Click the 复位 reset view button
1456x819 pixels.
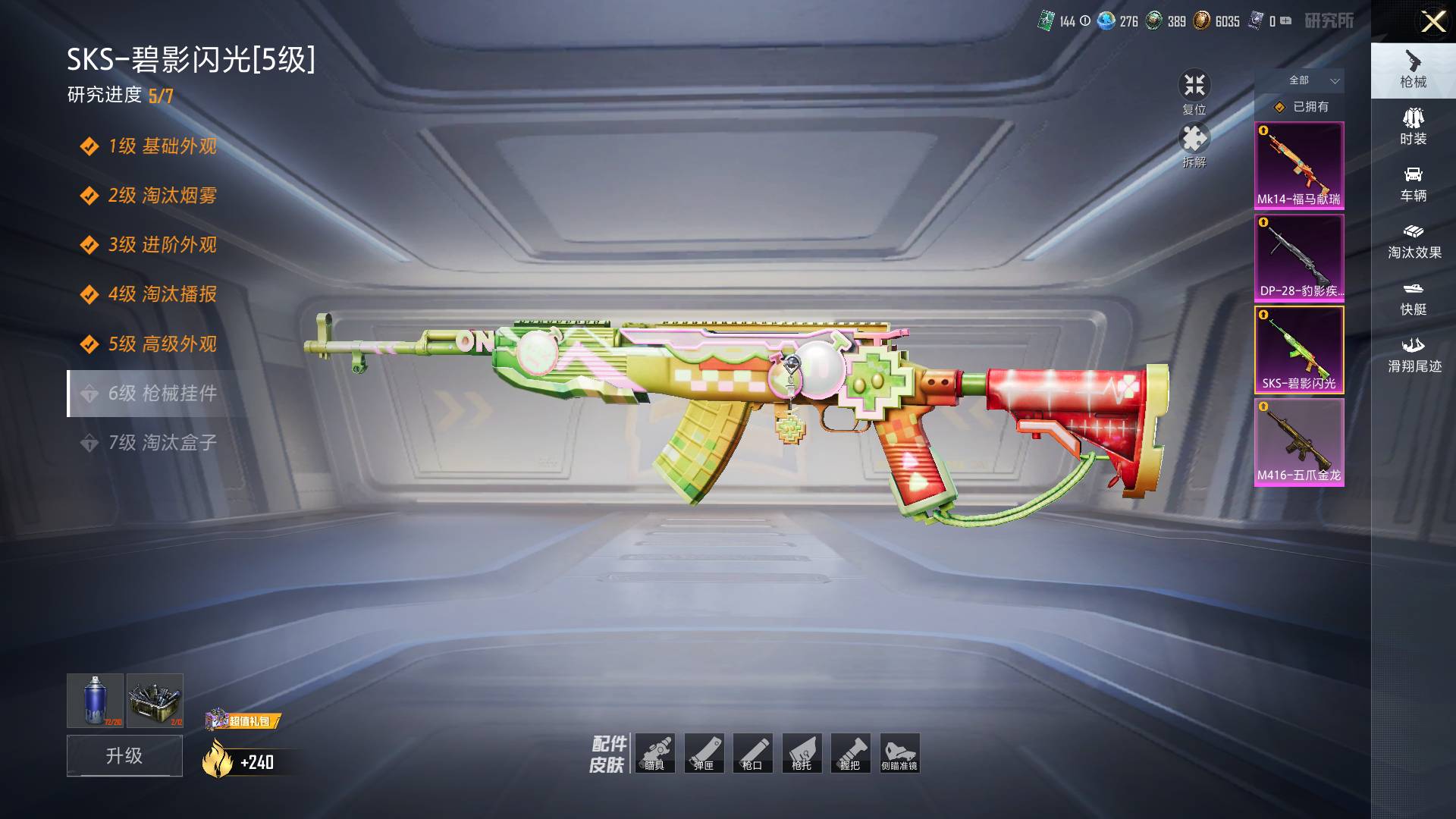pos(1194,91)
